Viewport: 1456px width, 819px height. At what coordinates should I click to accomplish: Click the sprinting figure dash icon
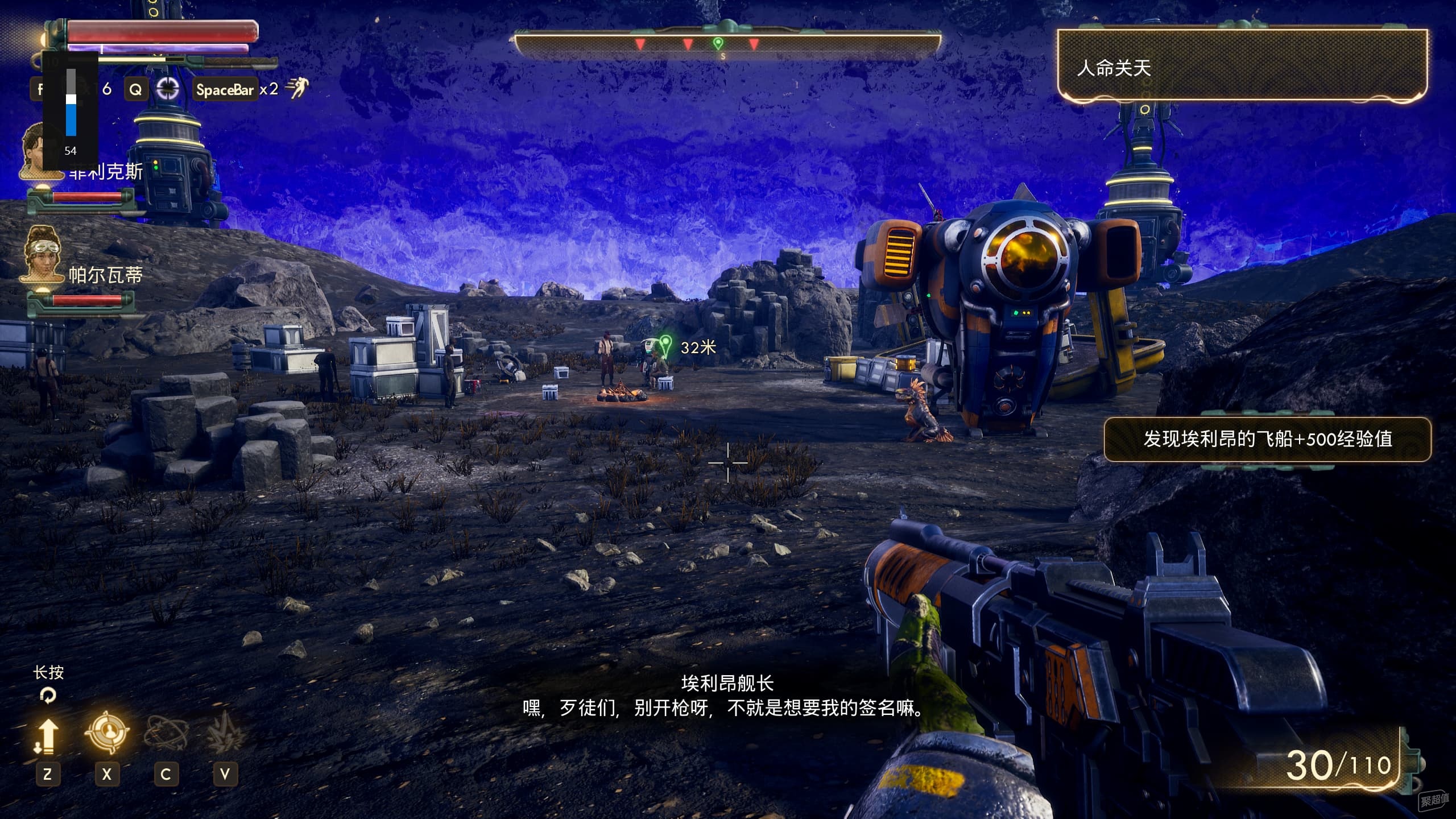296,88
